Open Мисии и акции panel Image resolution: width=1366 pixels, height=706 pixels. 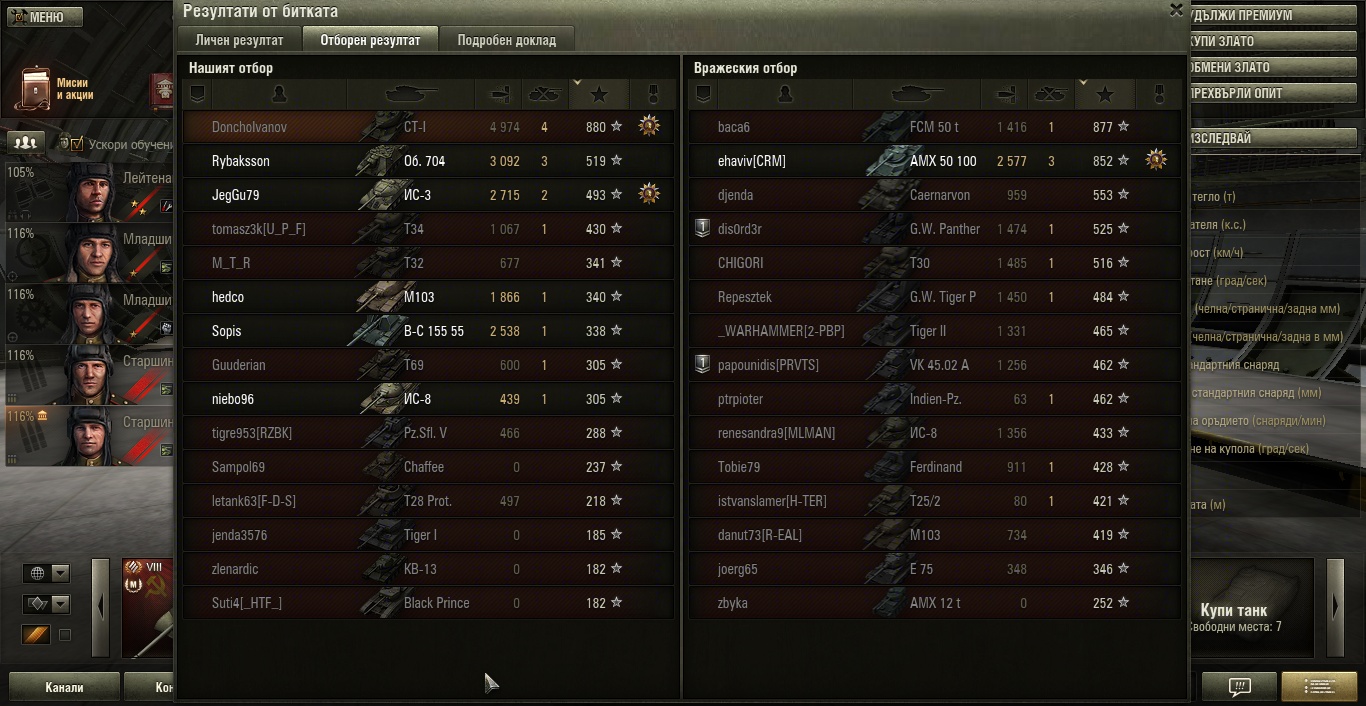[x=60, y=89]
